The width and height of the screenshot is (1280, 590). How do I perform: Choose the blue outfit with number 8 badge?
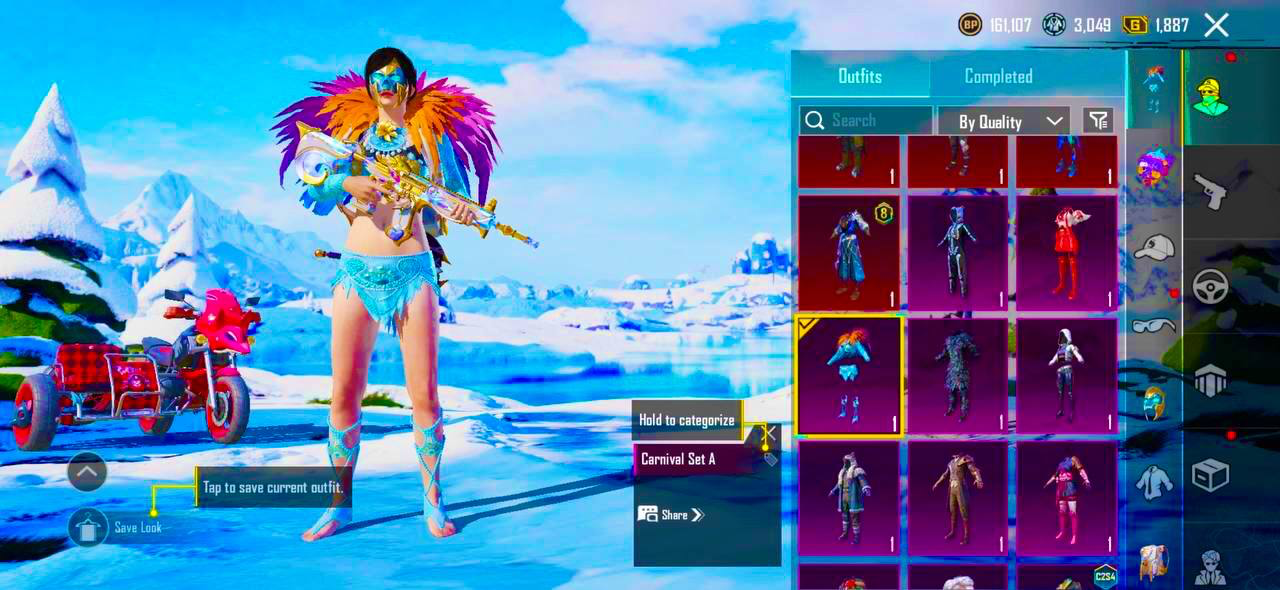click(849, 253)
